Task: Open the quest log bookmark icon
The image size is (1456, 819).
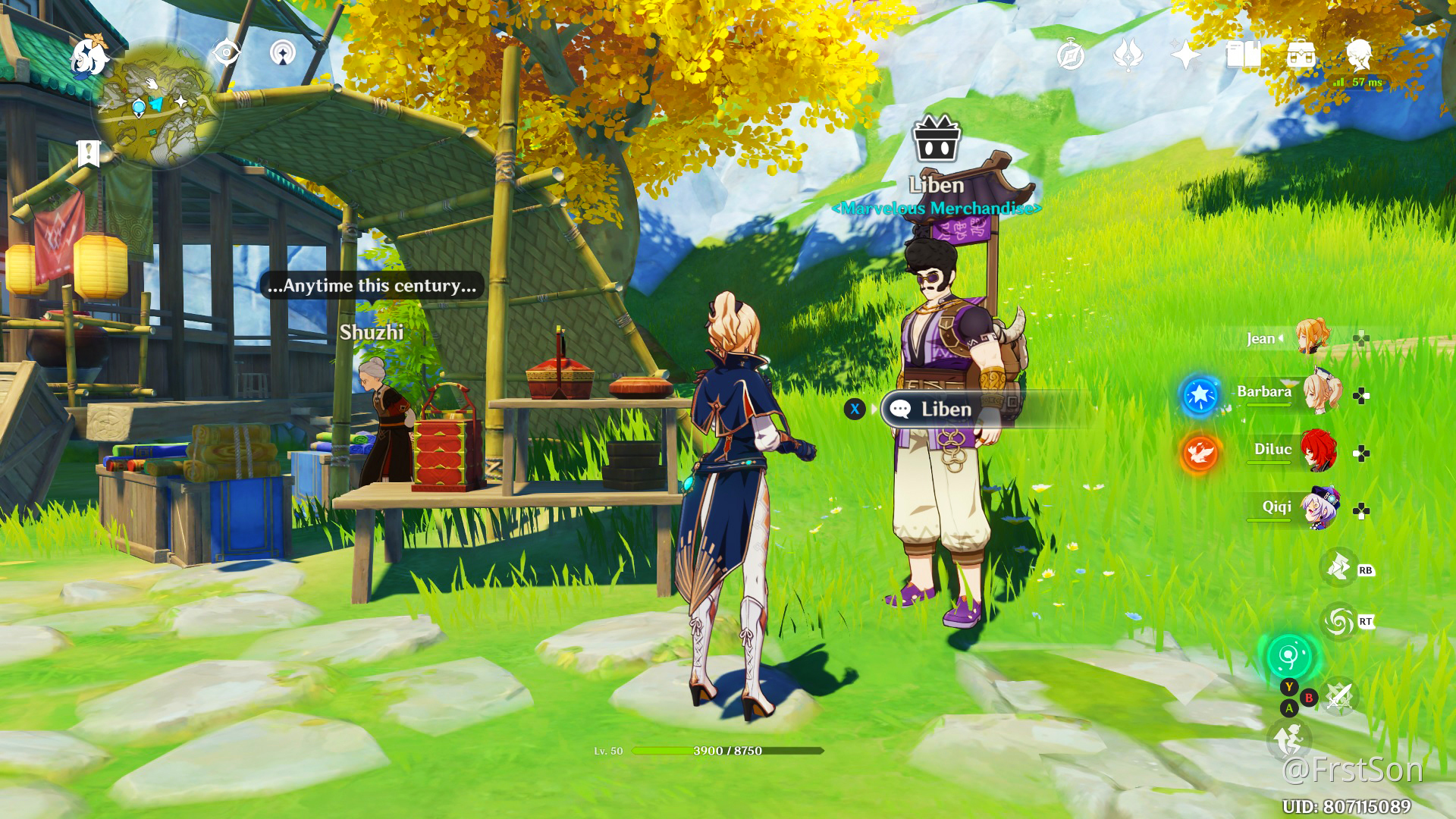Action: pos(88,153)
